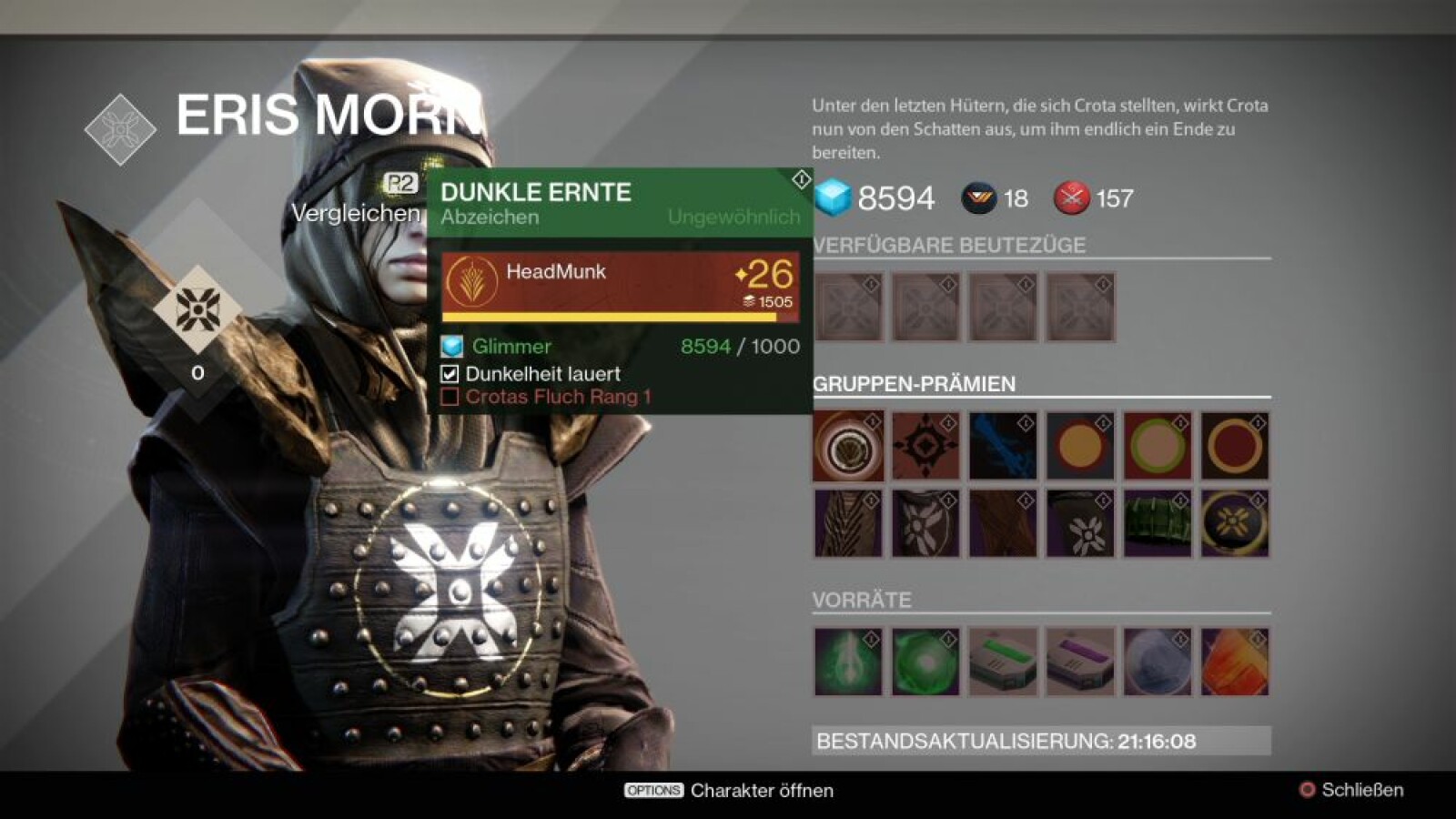Viewport: 1456px width, 819px height.
Task: Pick the pink circle shader with green ring
Action: click(x=1157, y=446)
